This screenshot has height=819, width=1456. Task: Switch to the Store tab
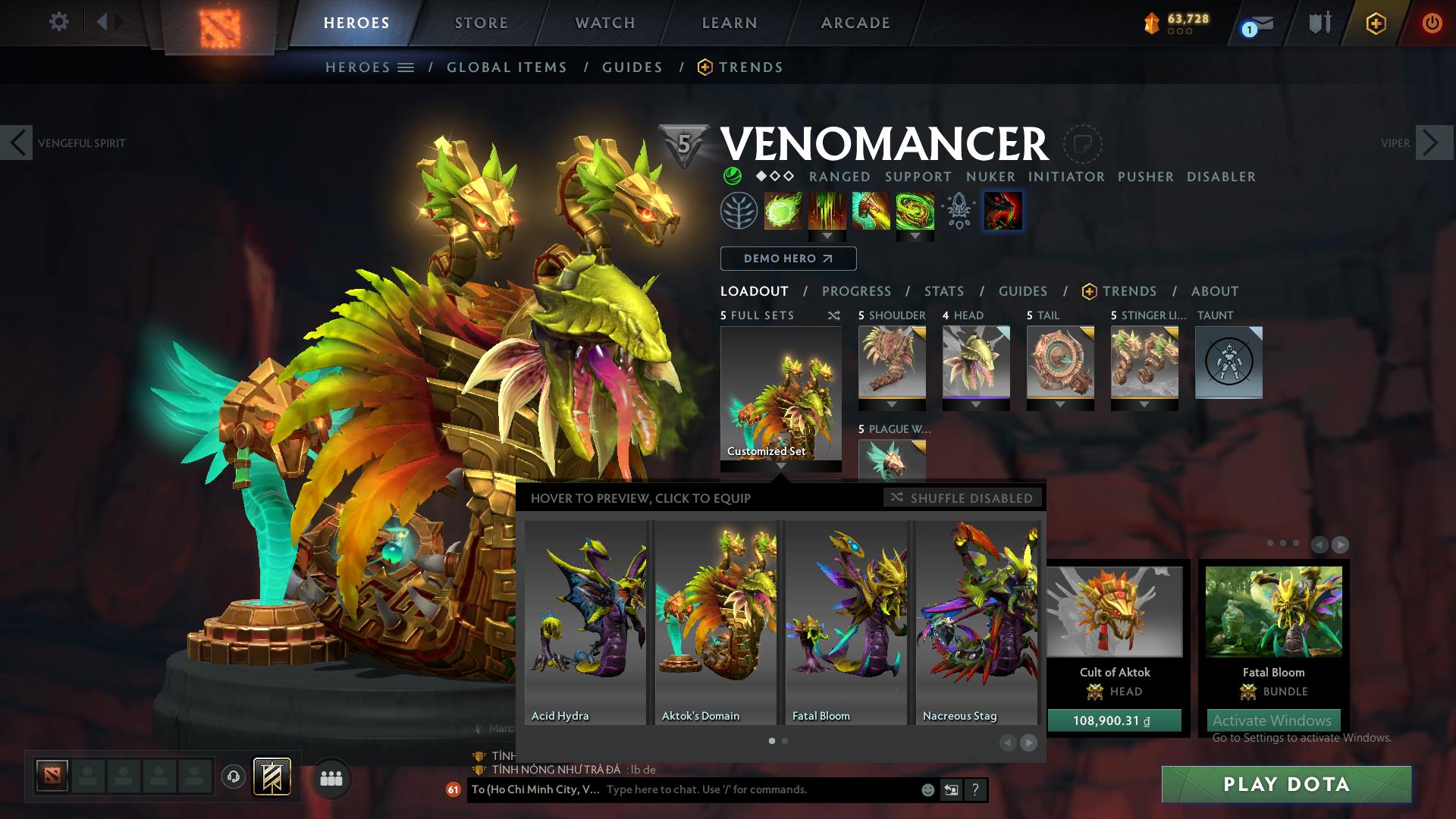pos(481,22)
